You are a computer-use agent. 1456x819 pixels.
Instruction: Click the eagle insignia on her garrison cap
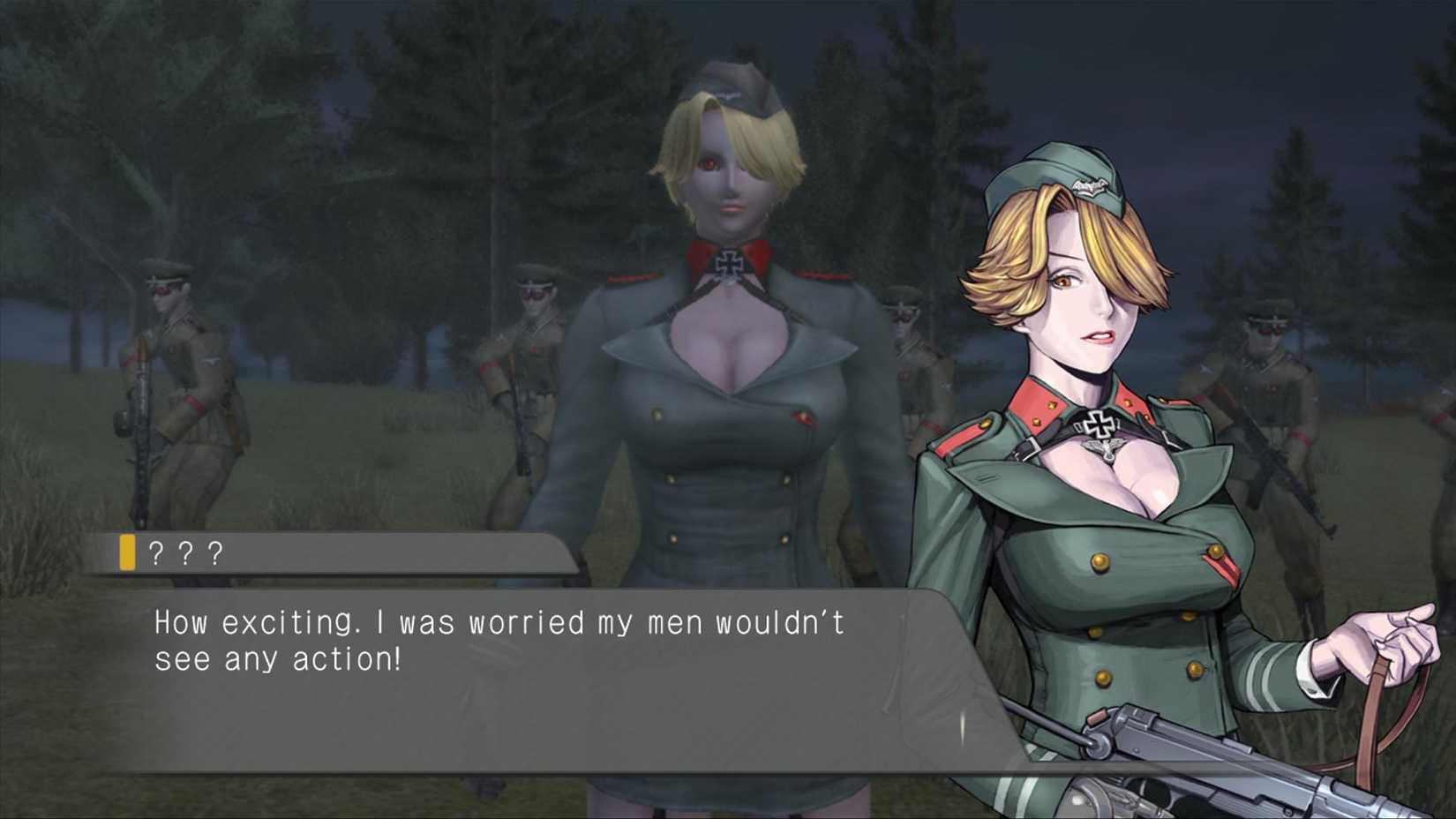click(1088, 184)
